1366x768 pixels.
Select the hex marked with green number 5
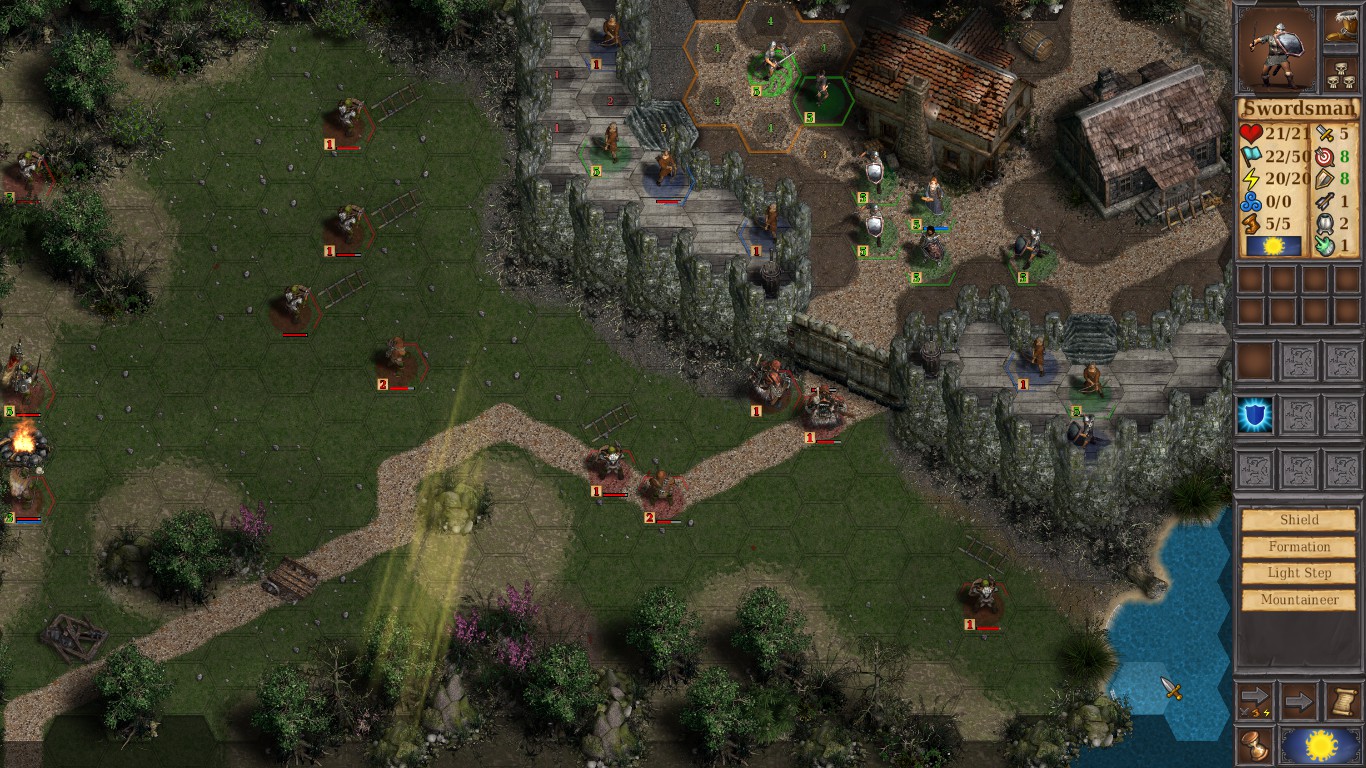(x=808, y=115)
